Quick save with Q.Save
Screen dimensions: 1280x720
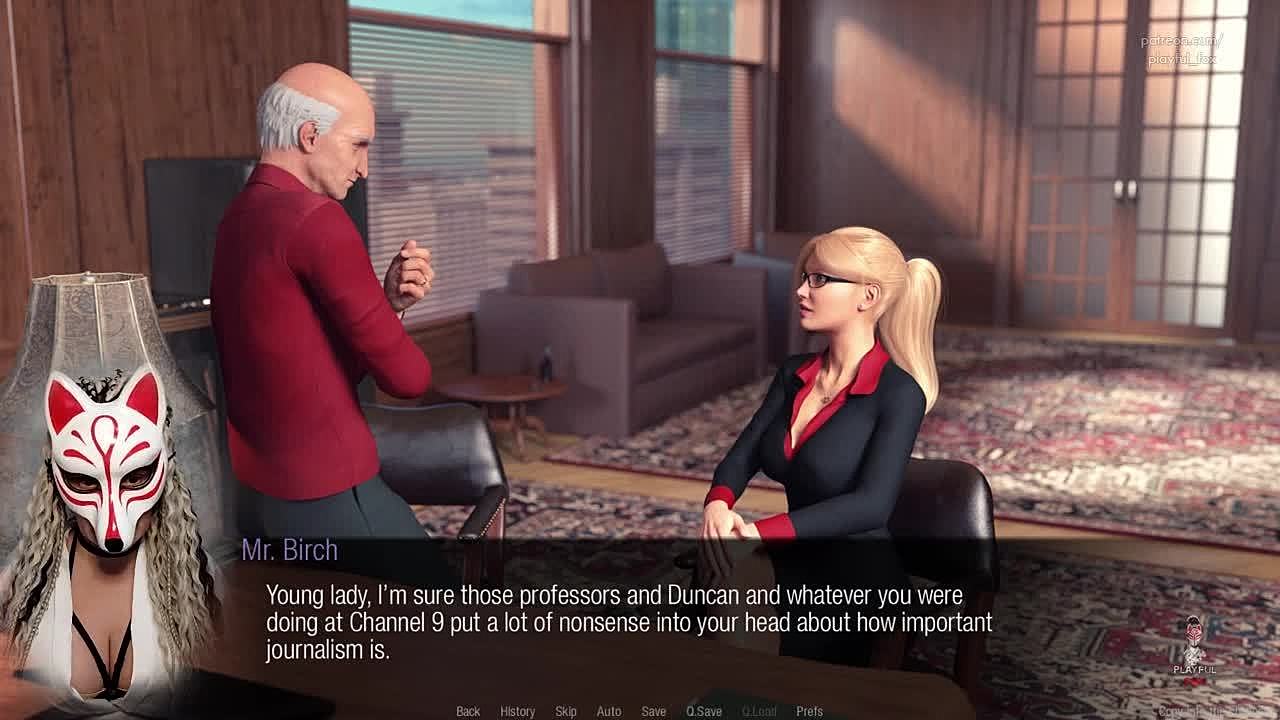click(704, 711)
